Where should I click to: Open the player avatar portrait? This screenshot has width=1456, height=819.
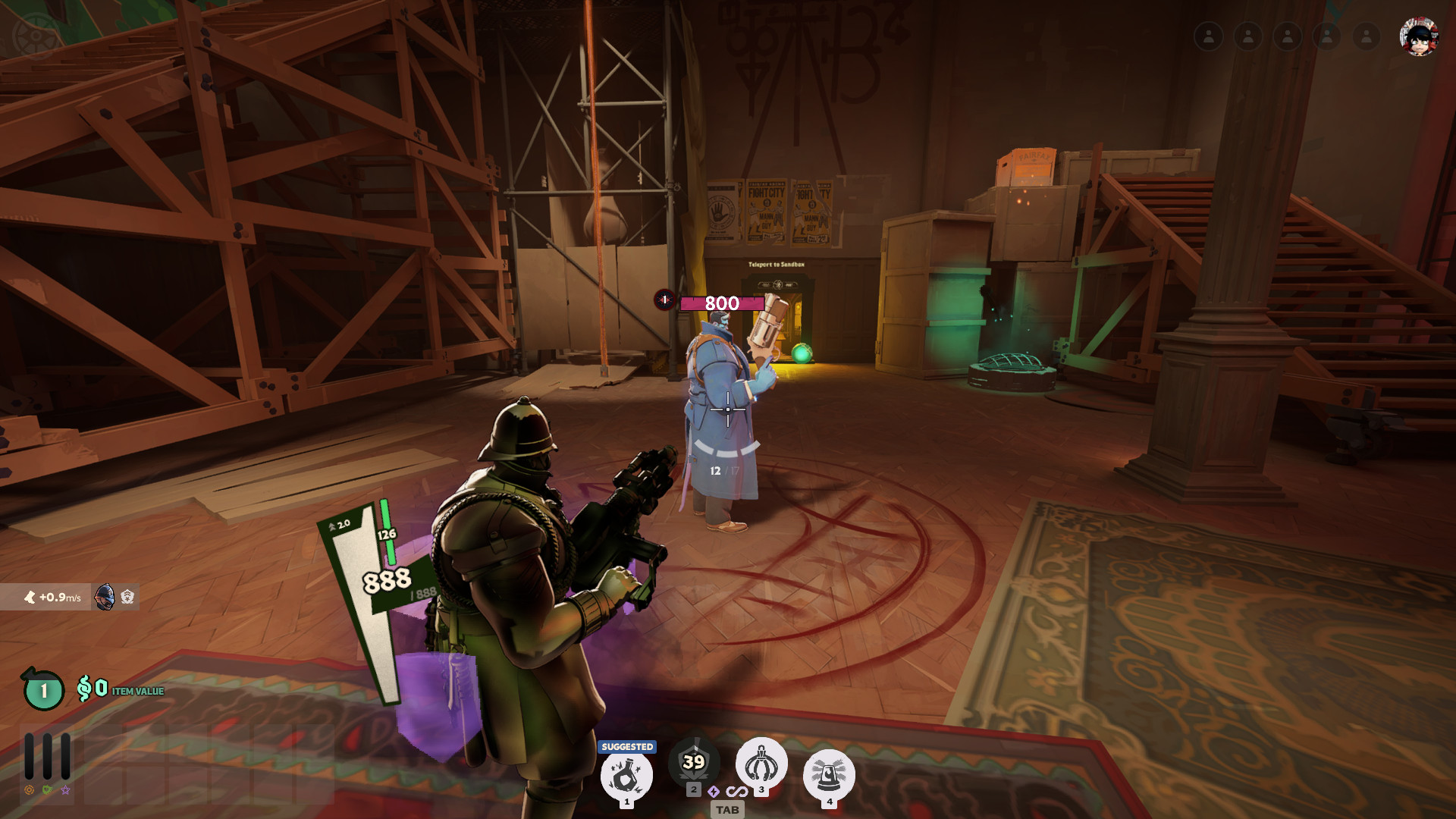pyautogui.click(x=1418, y=36)
